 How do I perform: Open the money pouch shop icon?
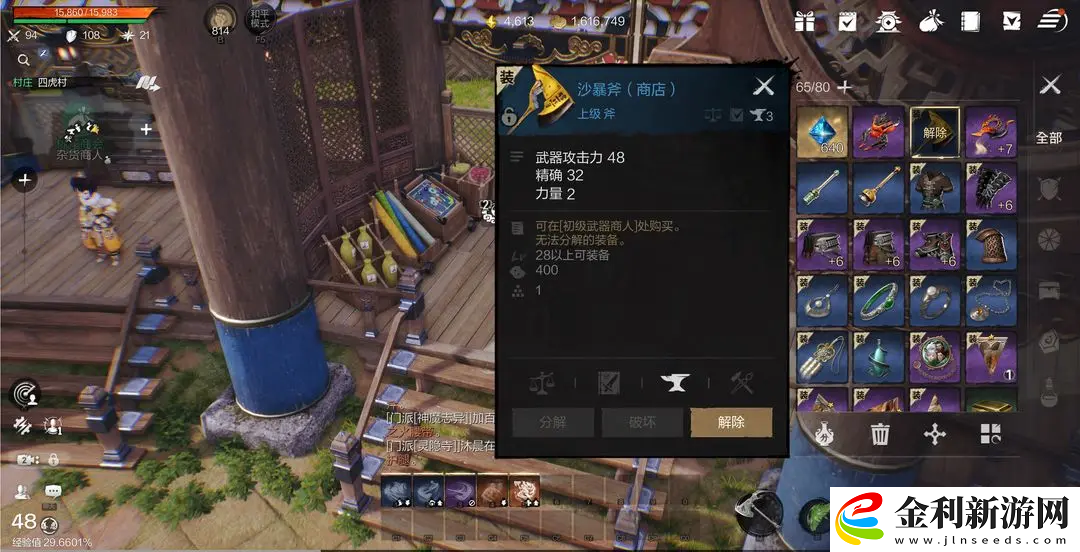(x=929, y=21)
